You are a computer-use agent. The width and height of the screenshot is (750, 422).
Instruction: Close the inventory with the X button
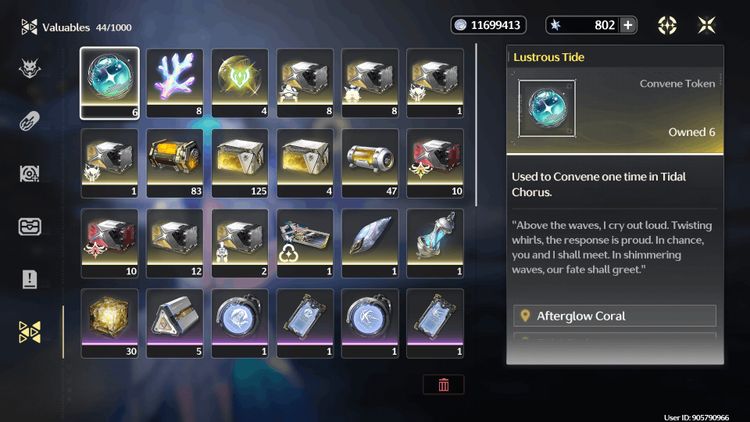707,25
